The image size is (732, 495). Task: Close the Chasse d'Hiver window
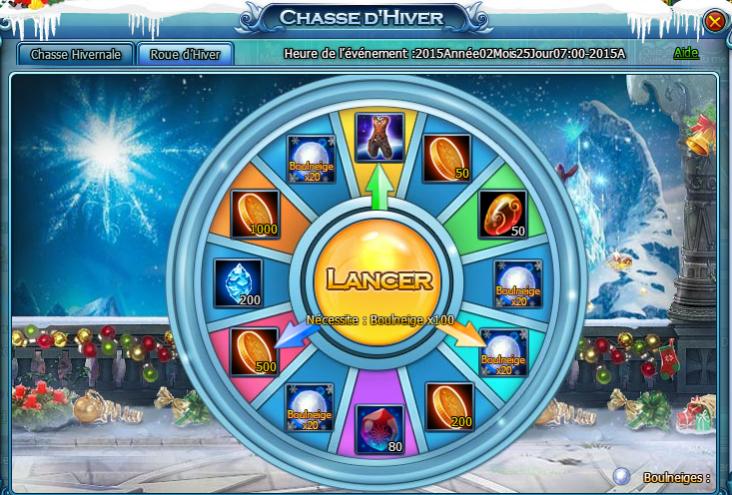(x=714, y=21)
